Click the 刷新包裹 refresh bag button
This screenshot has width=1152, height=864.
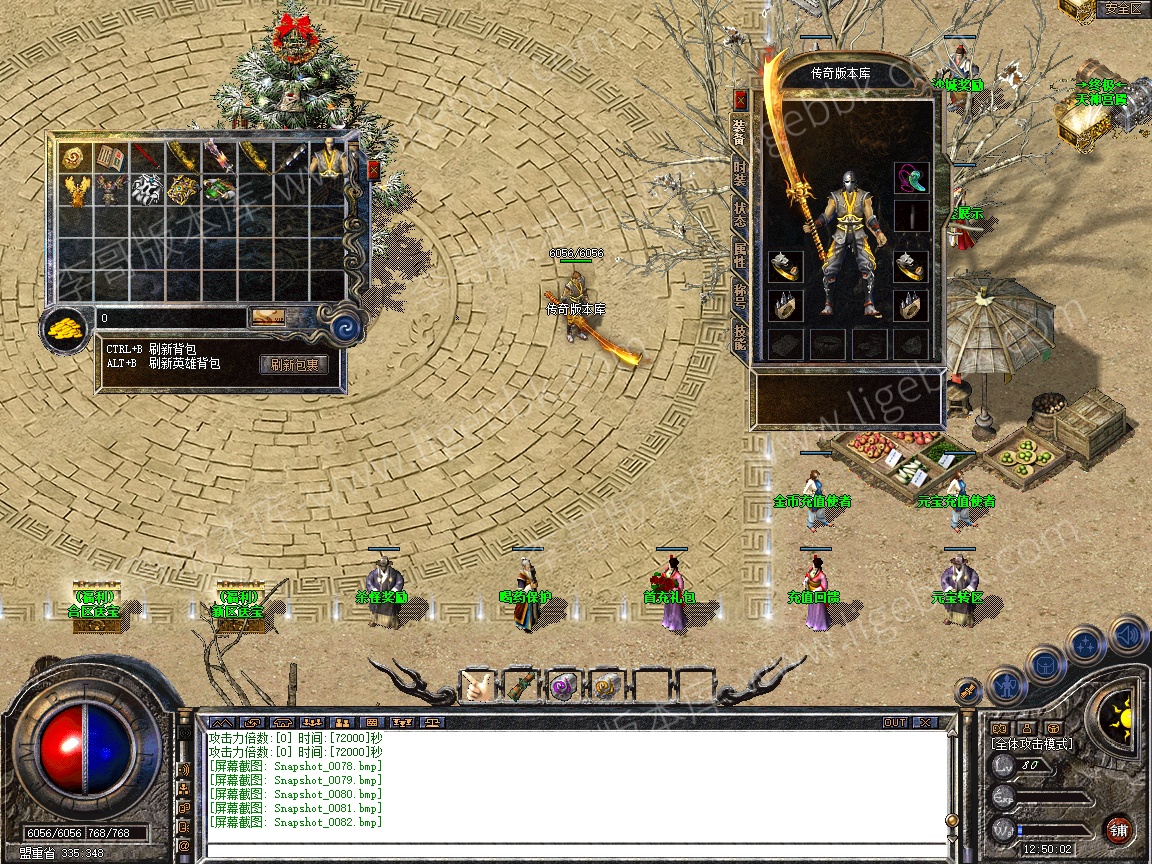[294, 364]
